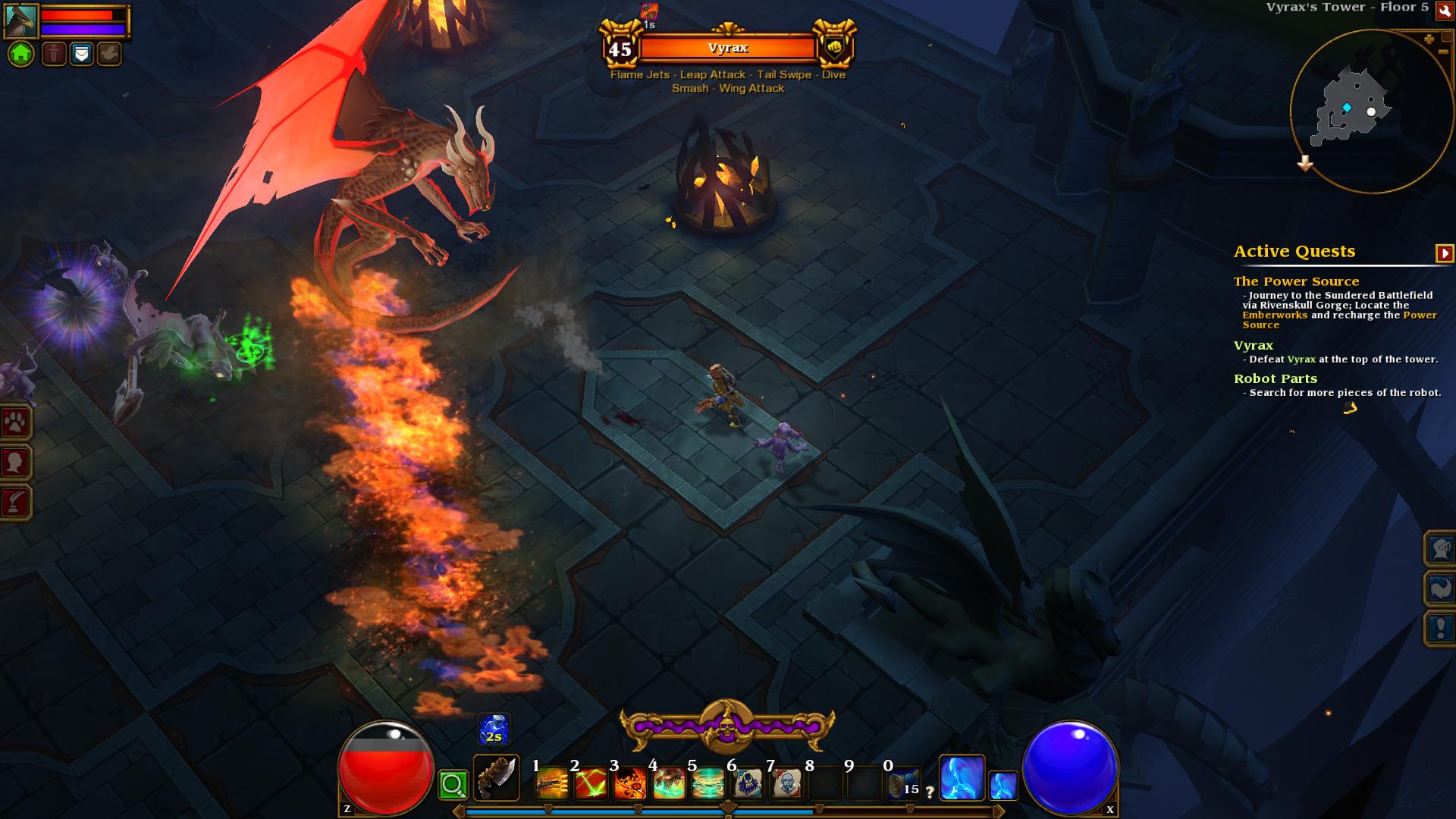1456x819 pixels.
Task: Collapse the Active Quests panel arrow
Action: pos(1444,253)
